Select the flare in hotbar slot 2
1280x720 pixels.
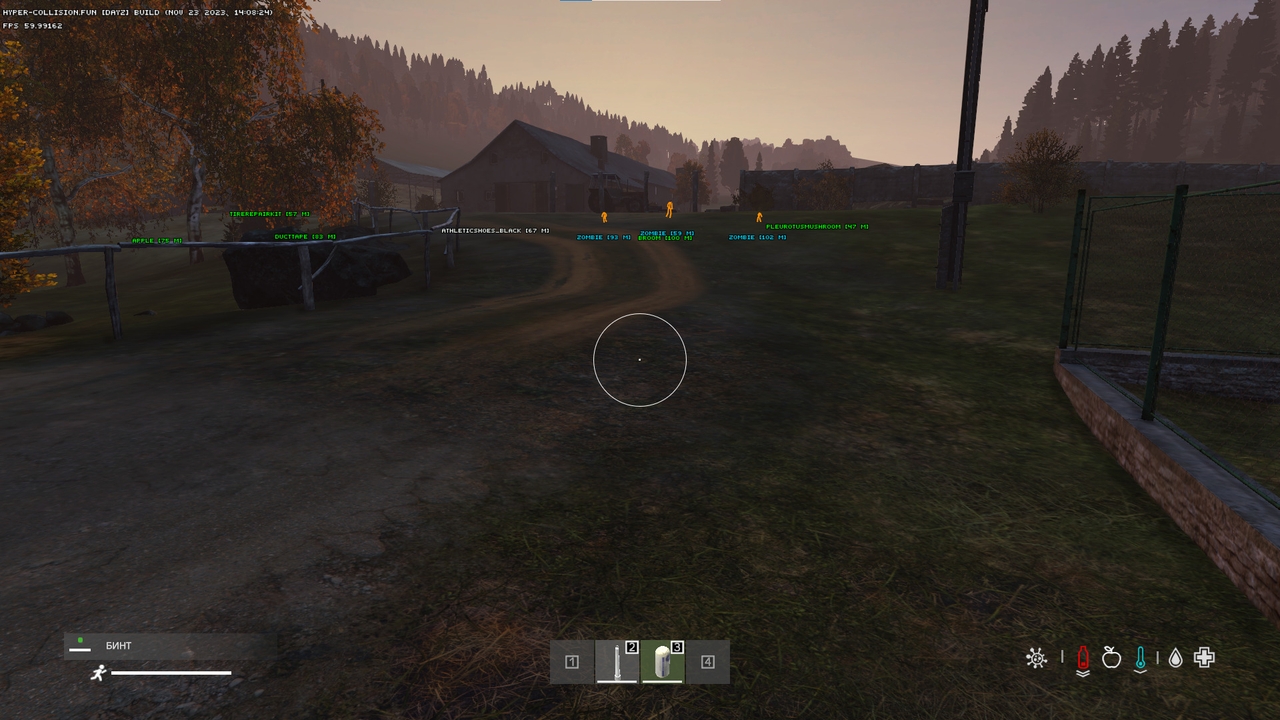point(617,661)
